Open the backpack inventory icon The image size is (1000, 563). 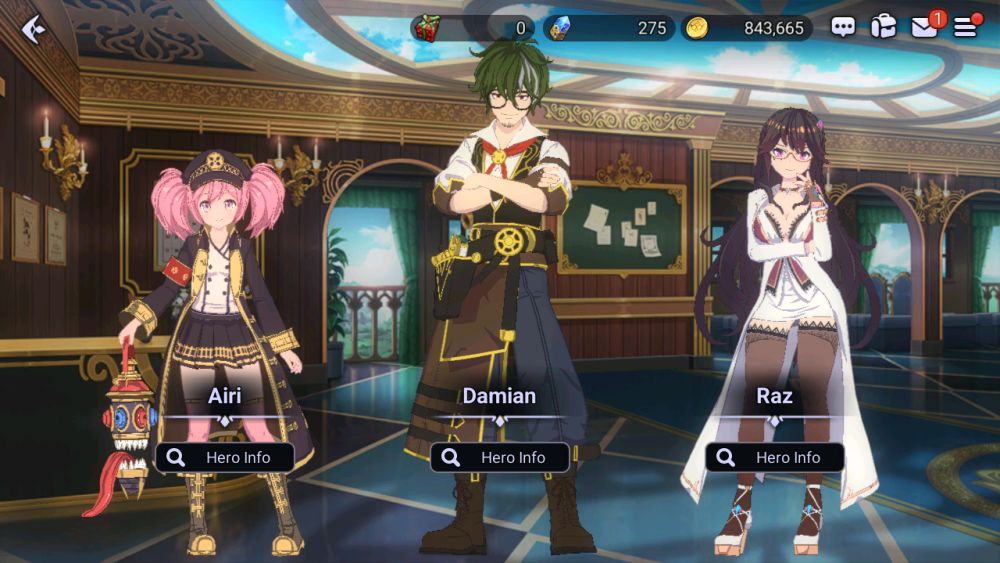[883, 27]
